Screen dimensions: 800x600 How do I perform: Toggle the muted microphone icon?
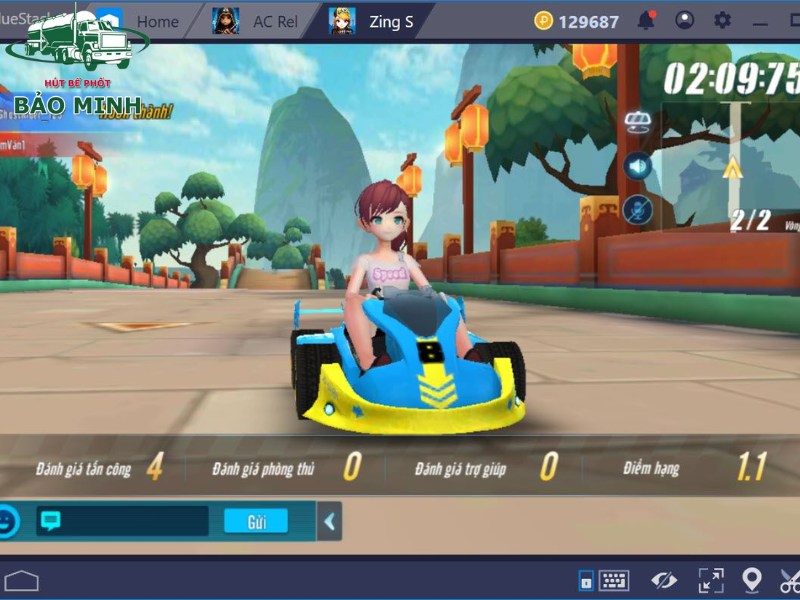(x=637, y=210)
